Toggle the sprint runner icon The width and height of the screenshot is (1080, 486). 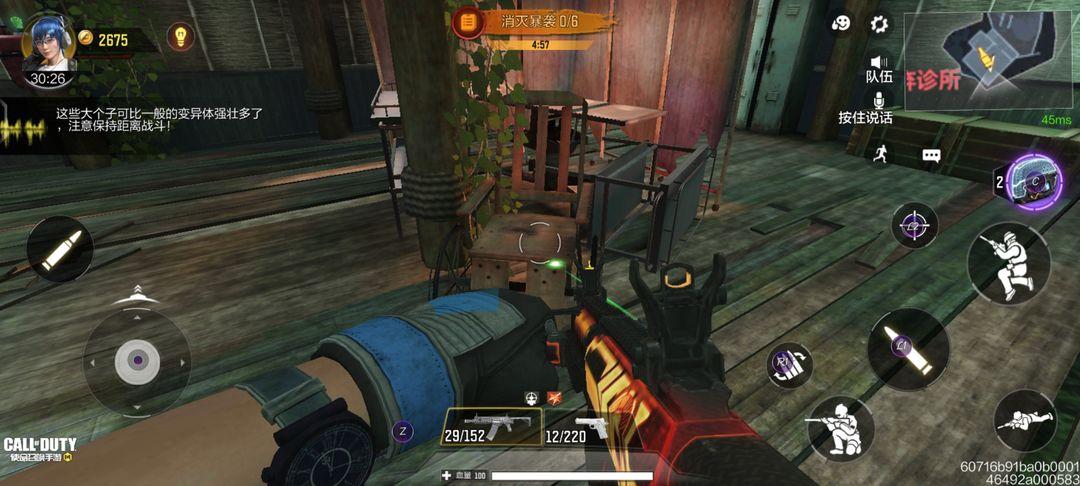click(880, 153)
